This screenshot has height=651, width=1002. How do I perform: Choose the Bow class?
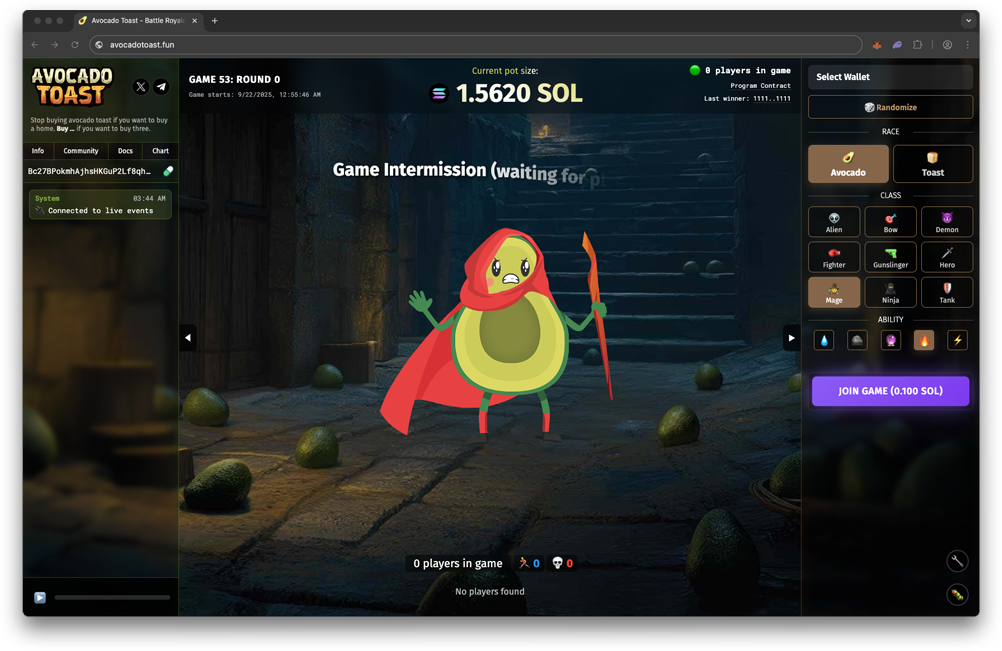pos(890,222)
